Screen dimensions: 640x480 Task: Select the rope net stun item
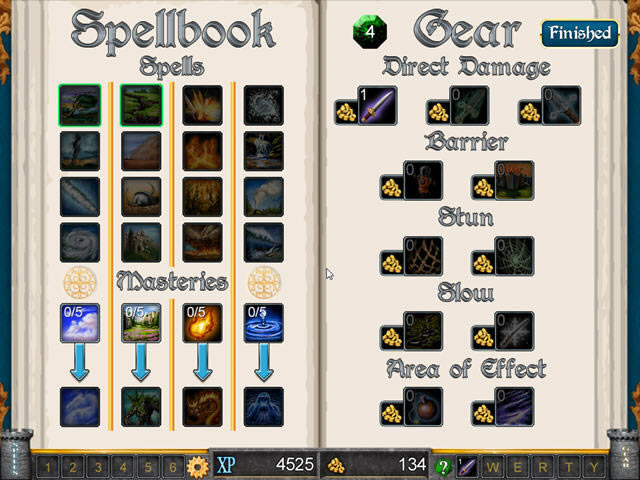[x=422, y=257]
